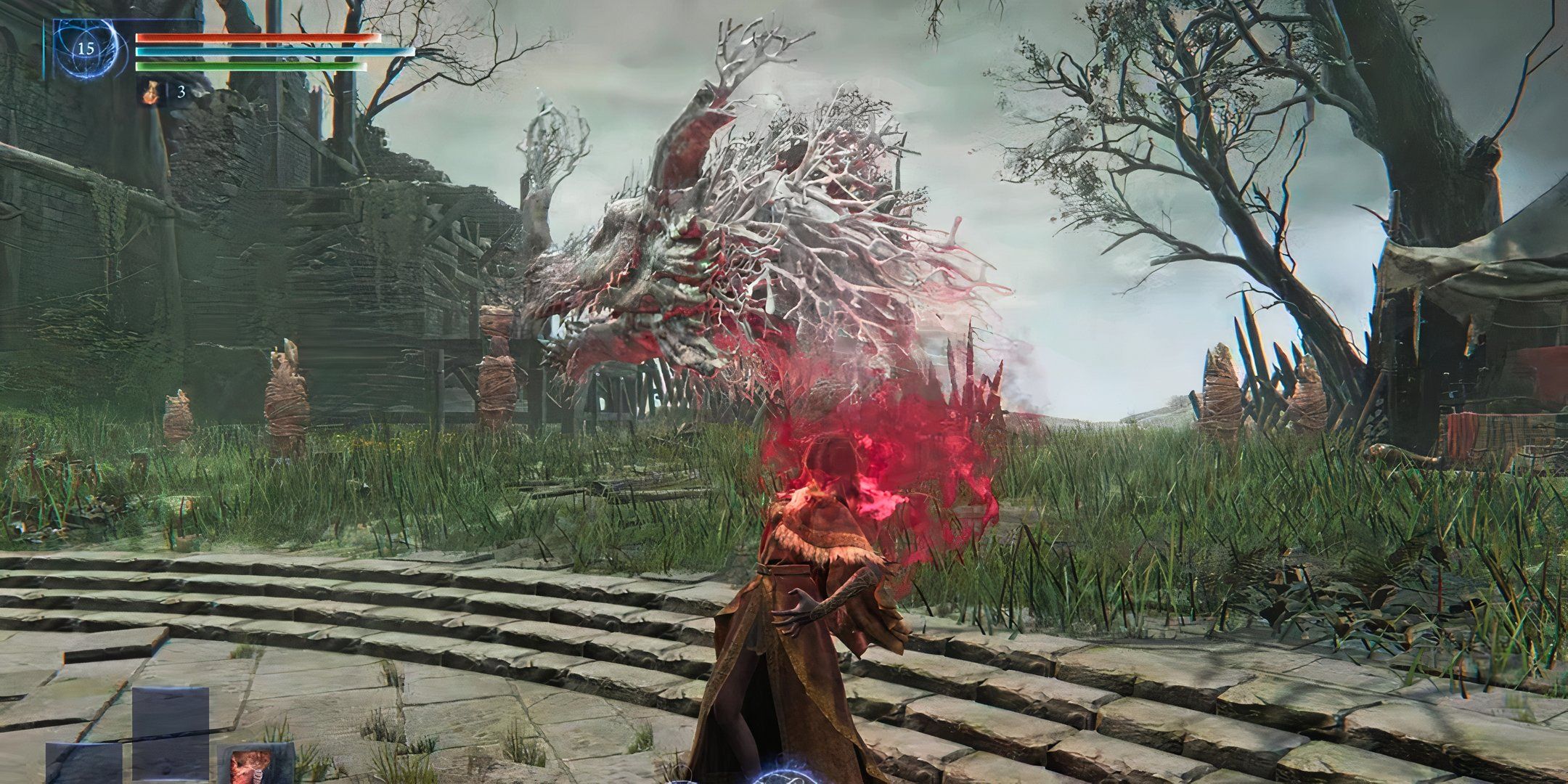Image resolution: width=1568 pixels, height=784 pixels.
Task: Click the blue orb emblem showing 15
Action: [x=86, y=49]
